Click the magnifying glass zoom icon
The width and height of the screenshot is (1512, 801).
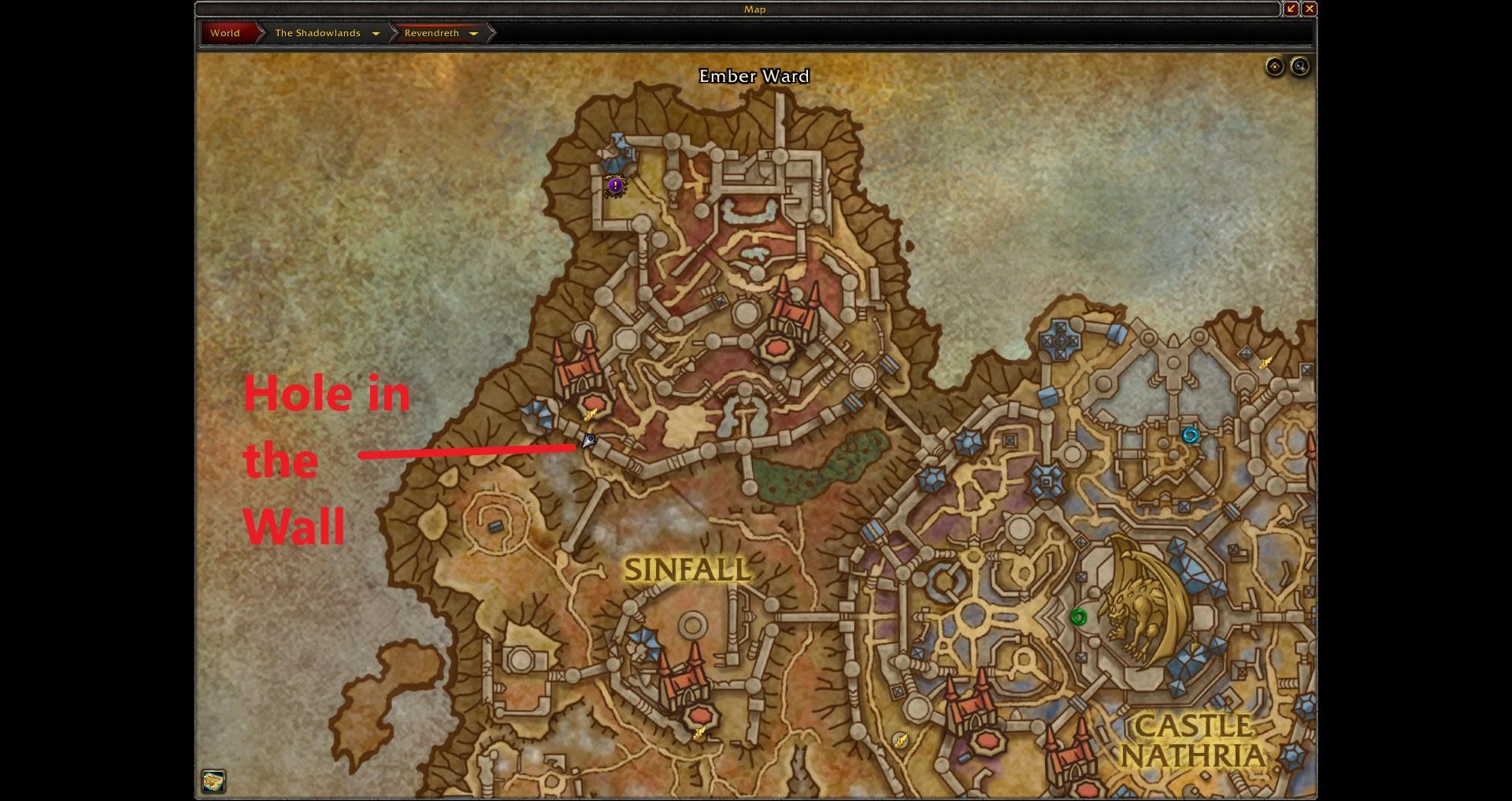1300,67
